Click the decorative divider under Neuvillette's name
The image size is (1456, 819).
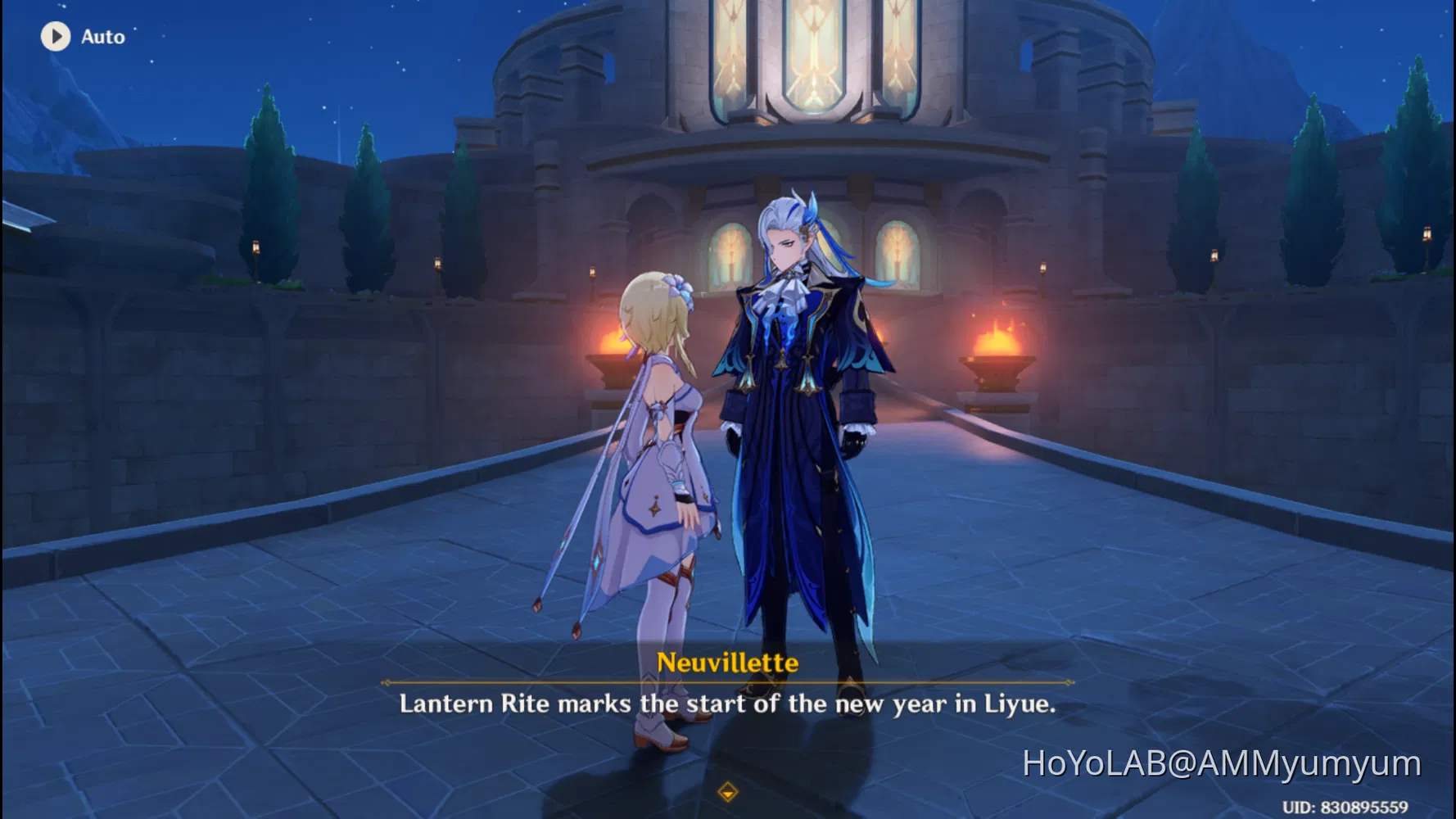727,682
